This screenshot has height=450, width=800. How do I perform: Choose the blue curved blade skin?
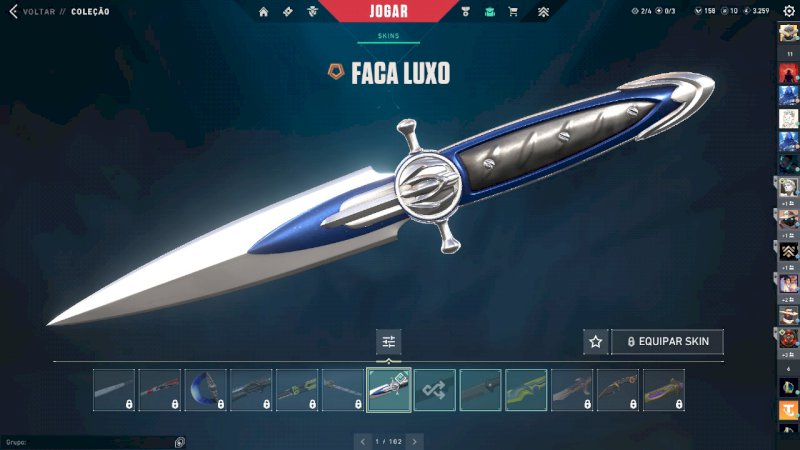coord(206,390)
